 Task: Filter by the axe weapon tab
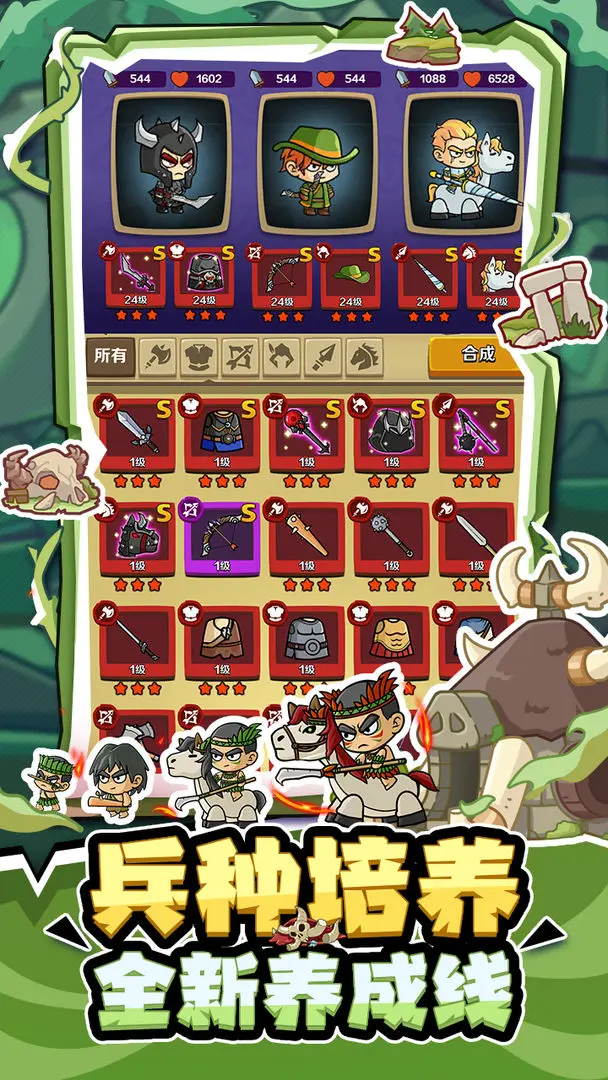[x=158, y=356]
